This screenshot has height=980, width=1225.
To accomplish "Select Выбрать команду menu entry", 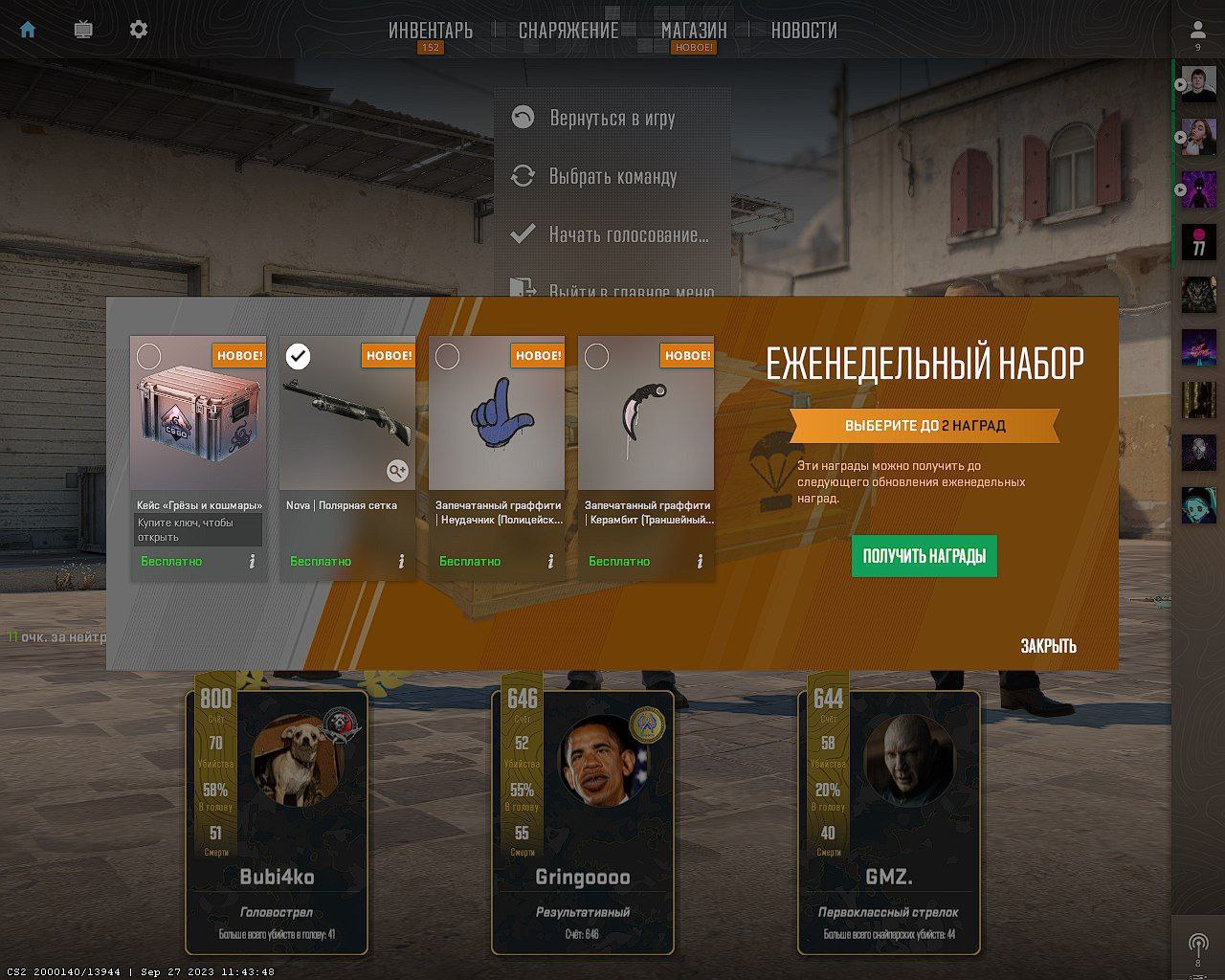I will tap(612, 176).
